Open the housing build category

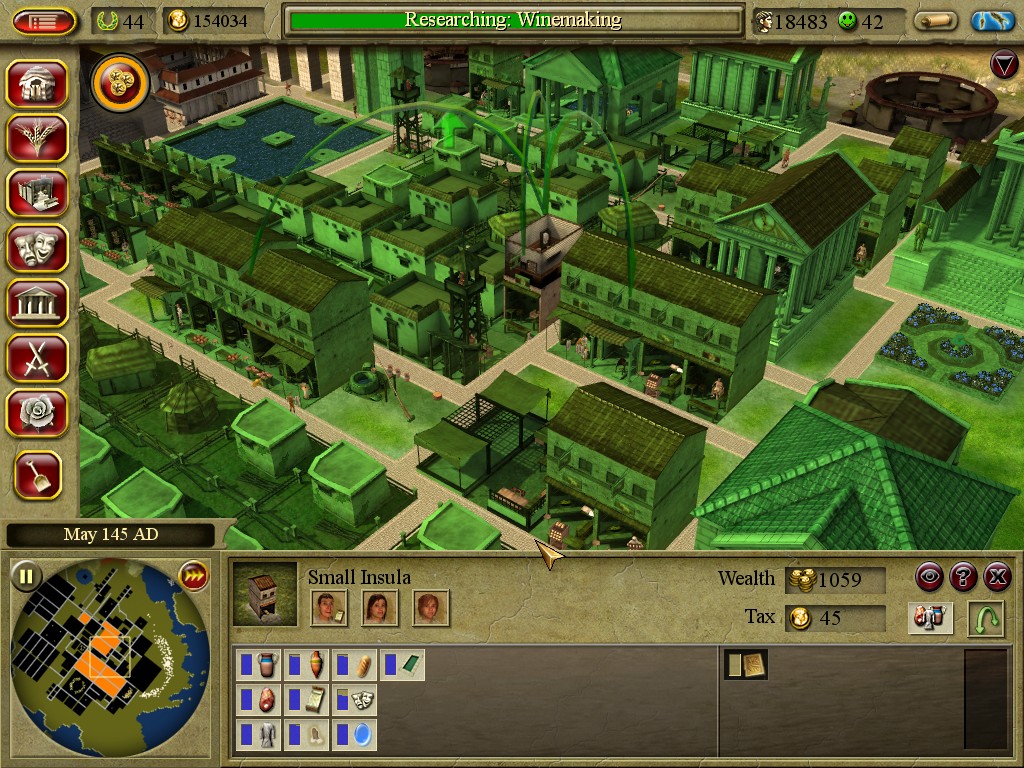pos(37,83)
